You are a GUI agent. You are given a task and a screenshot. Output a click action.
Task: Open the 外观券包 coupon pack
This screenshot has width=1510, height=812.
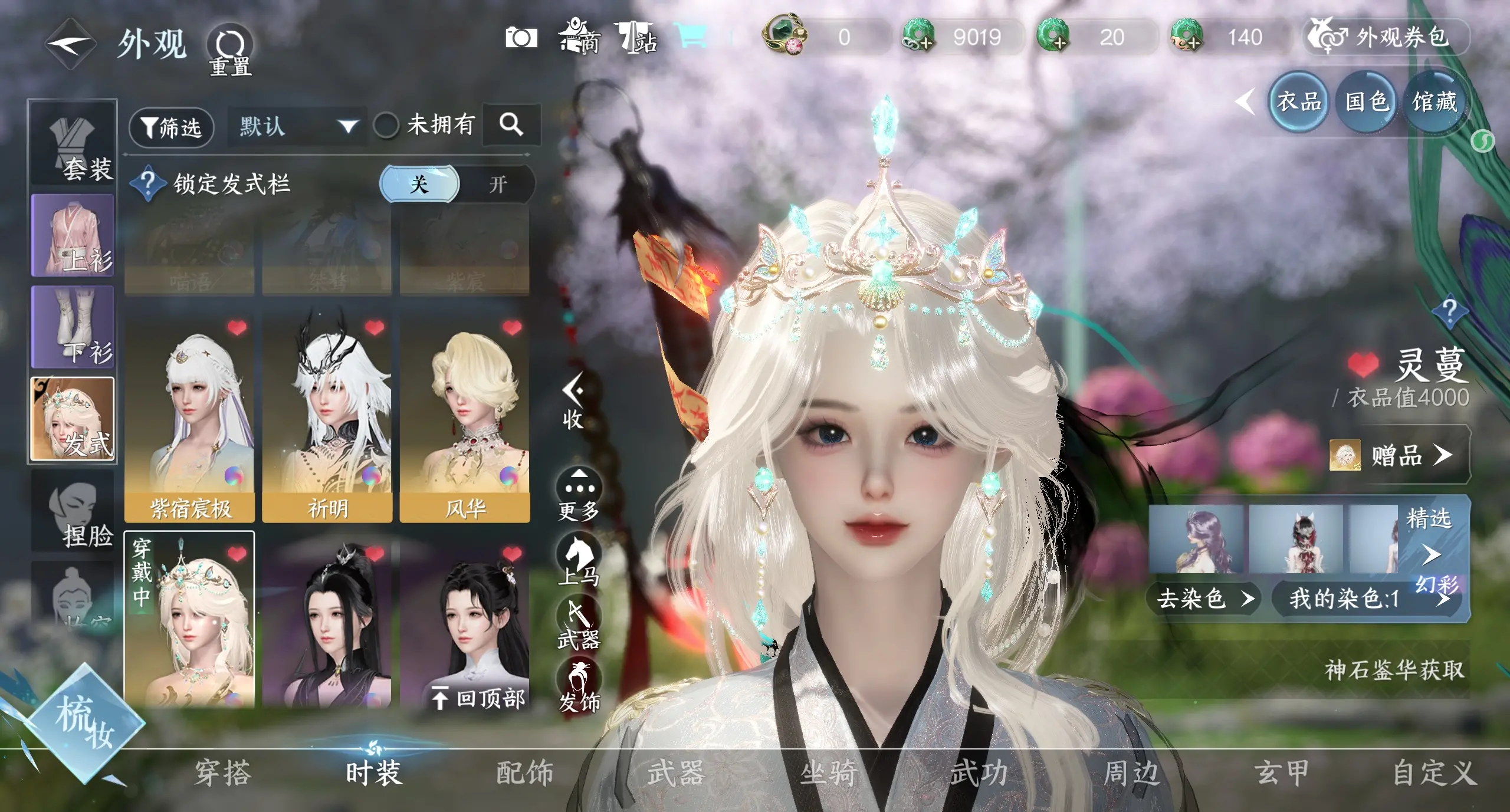1385,37
